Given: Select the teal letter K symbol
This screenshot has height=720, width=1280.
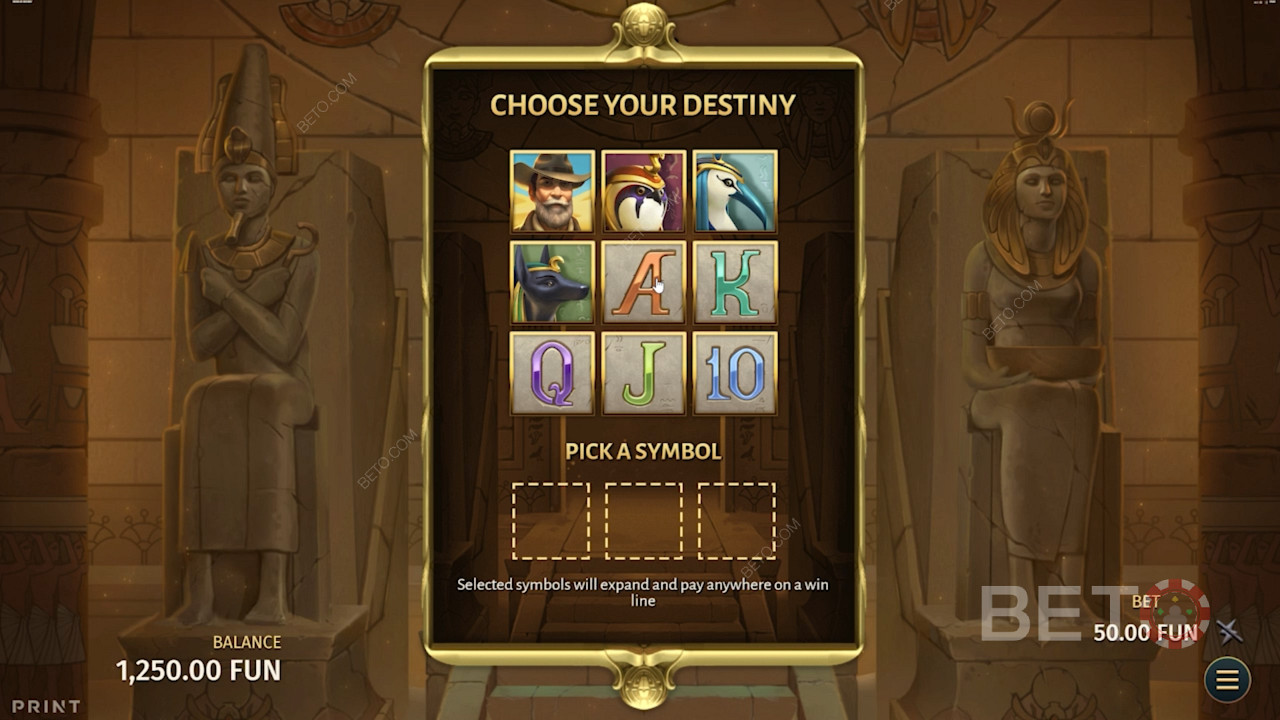Looking at the screenshot, I should tap(735, 282).
